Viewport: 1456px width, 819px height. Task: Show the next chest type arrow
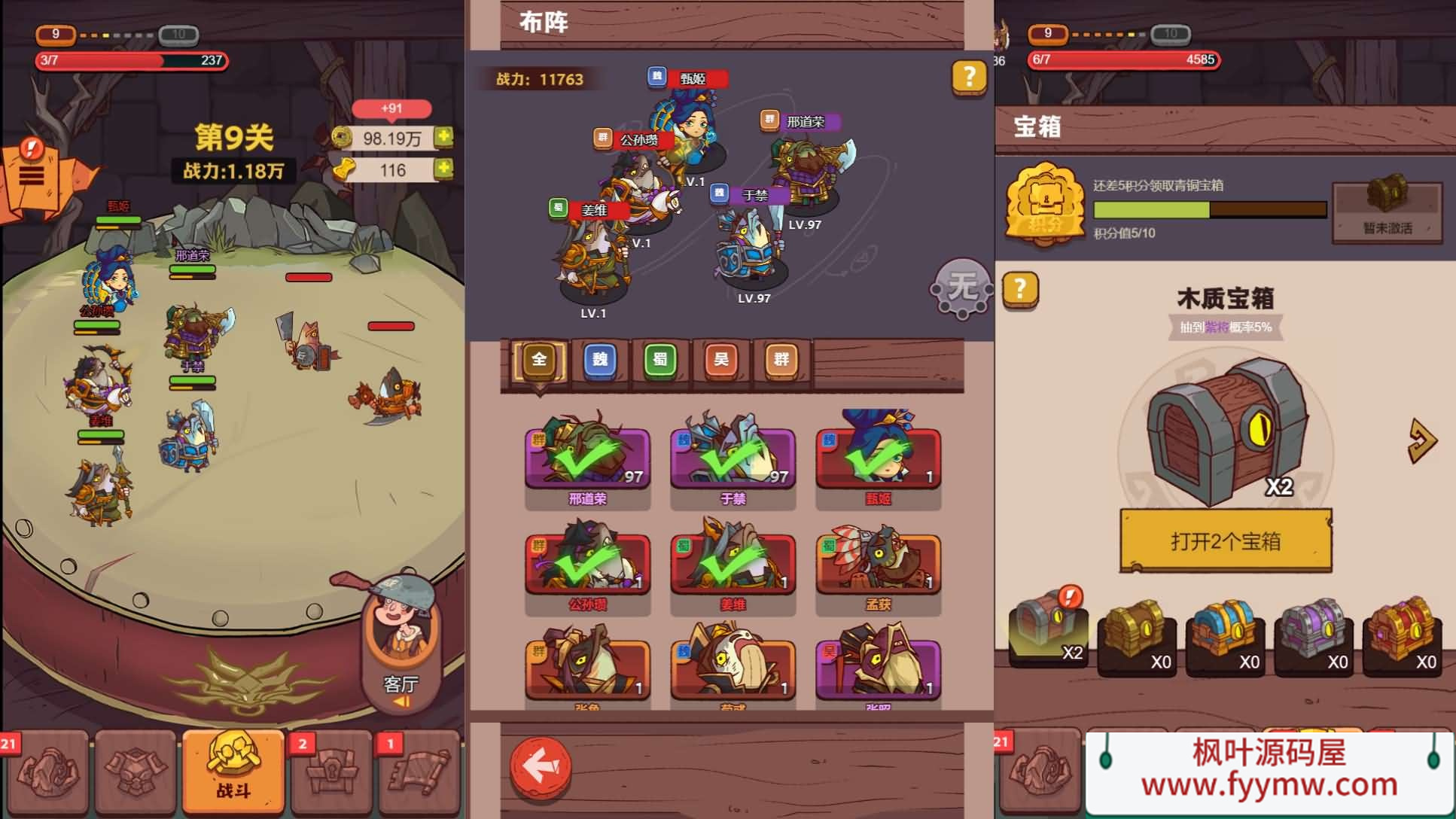[1421, 442]
